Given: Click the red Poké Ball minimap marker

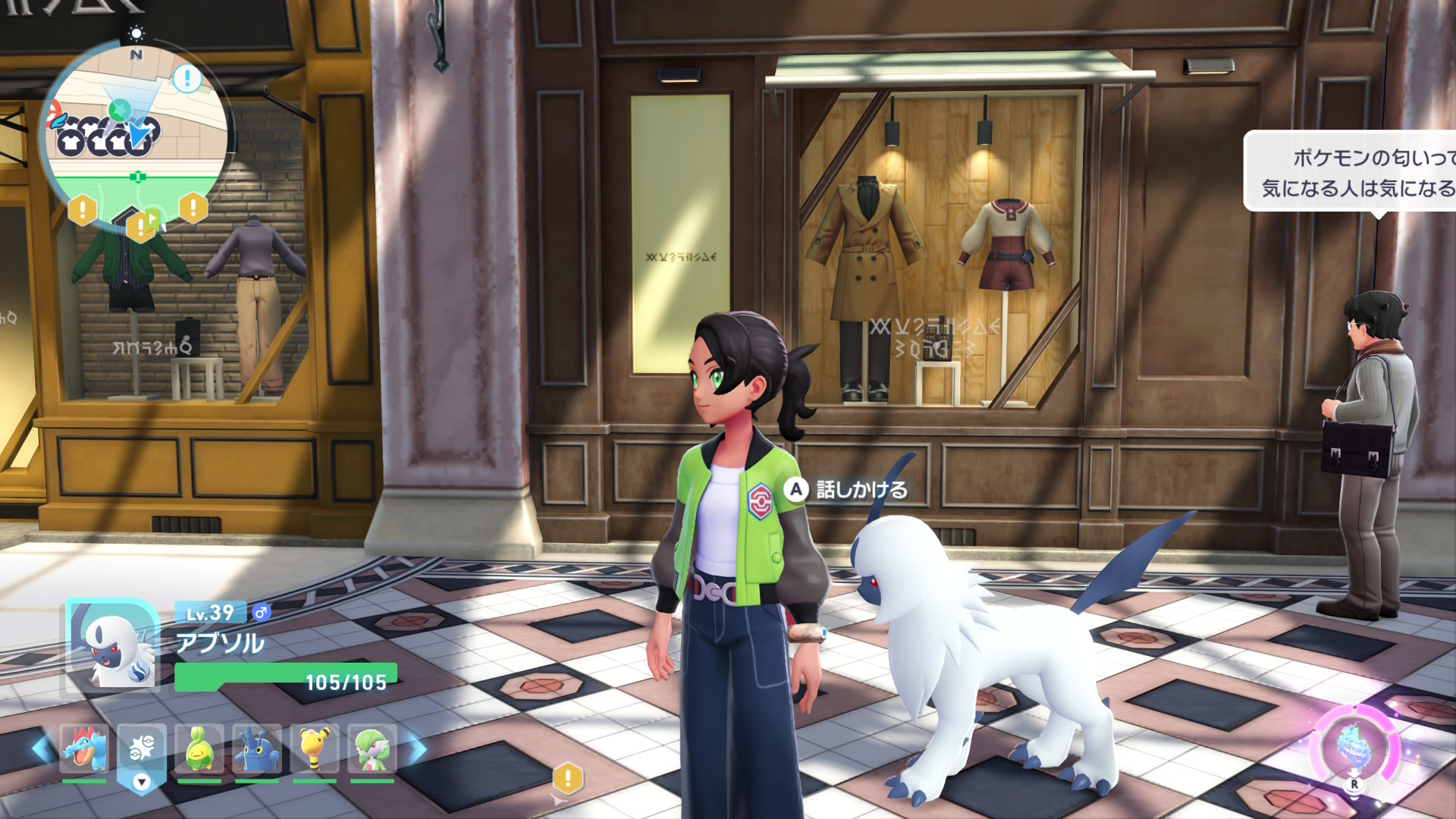Looking at the screenshot, I should click(x=52, y=114).
